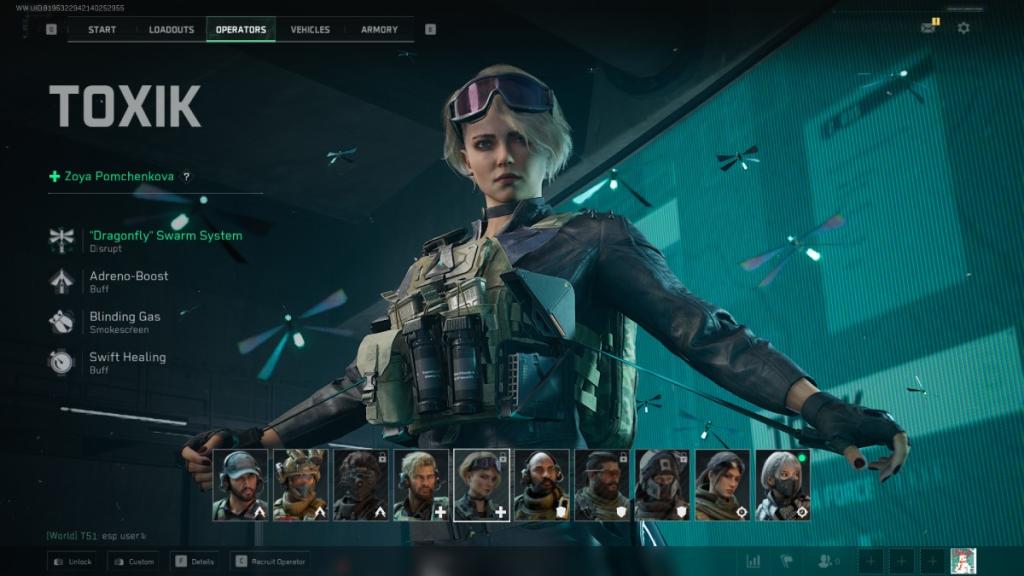Inspect the Swift Healing buff

tap(127, 357)
